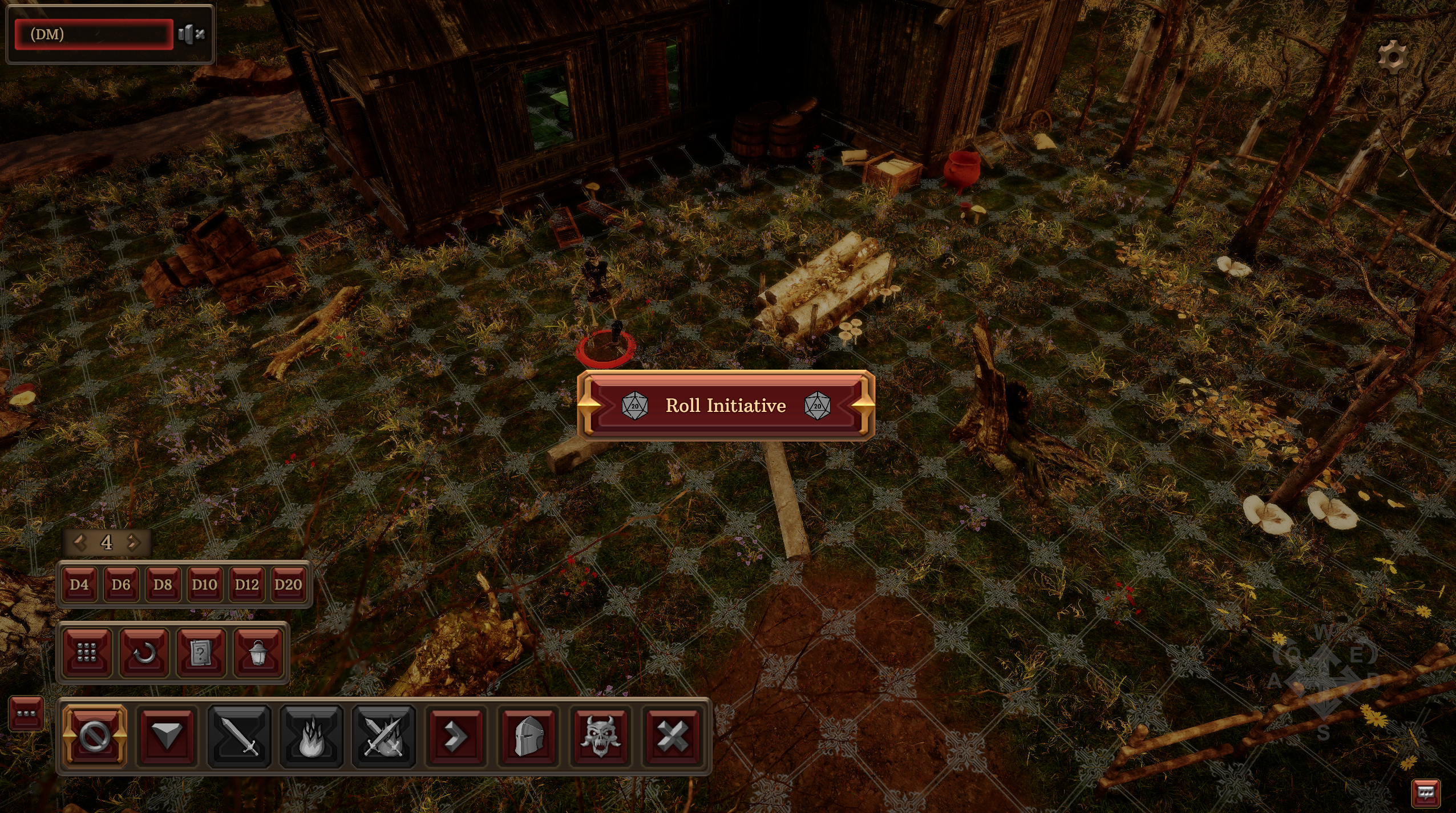Activate the circular rotate arrow button
This screenshot has height=813, width=1456.
coord(144,653)
